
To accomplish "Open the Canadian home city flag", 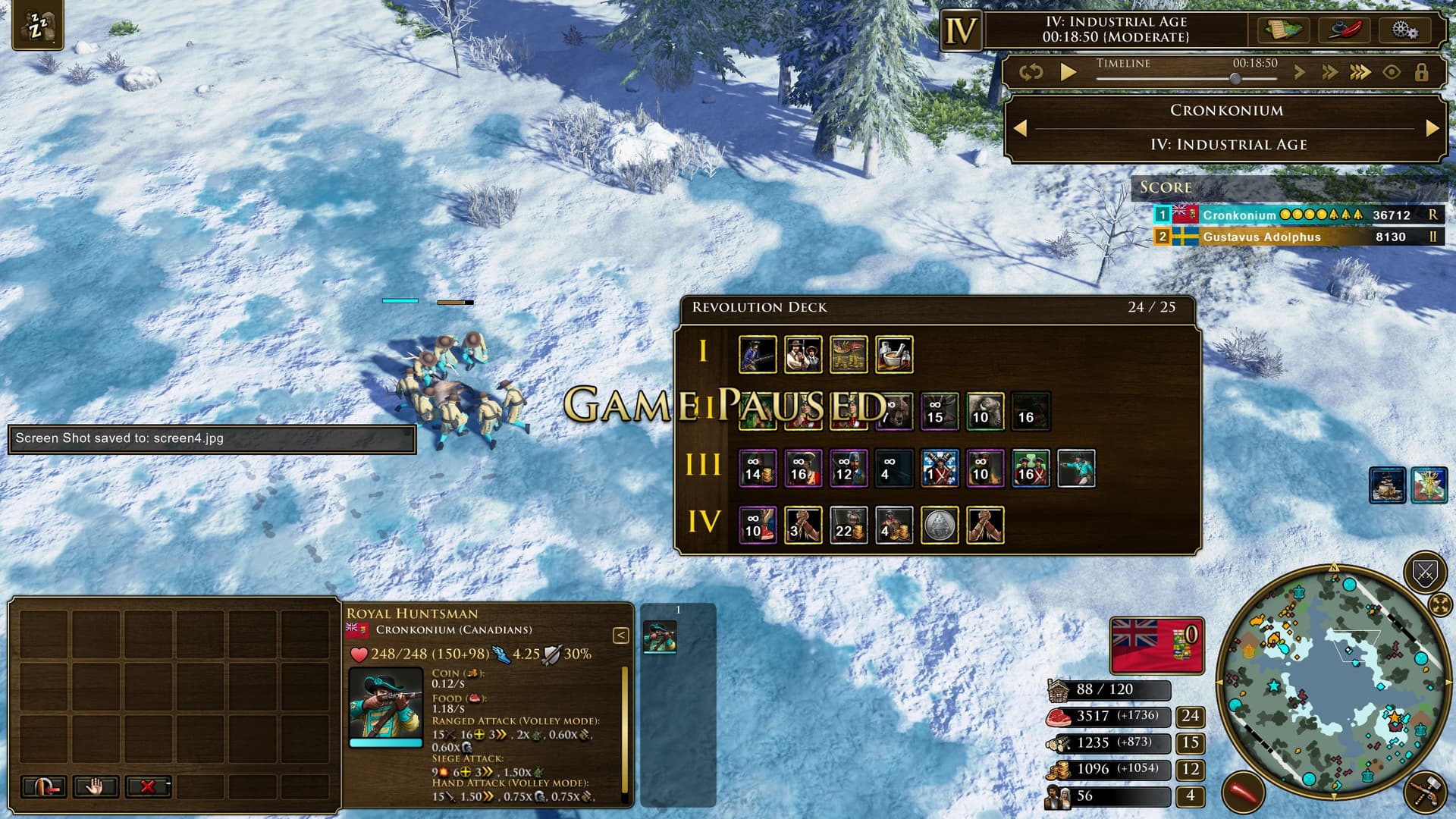I will pos(1156,645).
